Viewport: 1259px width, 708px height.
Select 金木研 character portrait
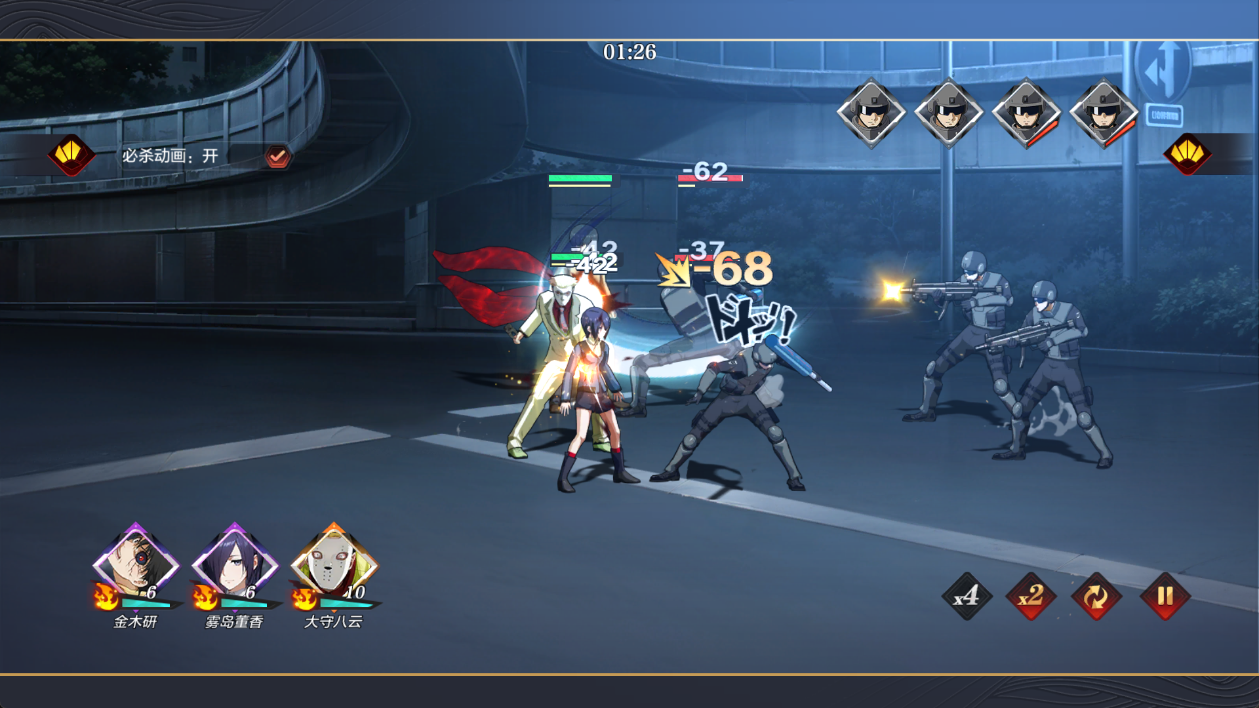pos(136,565)
